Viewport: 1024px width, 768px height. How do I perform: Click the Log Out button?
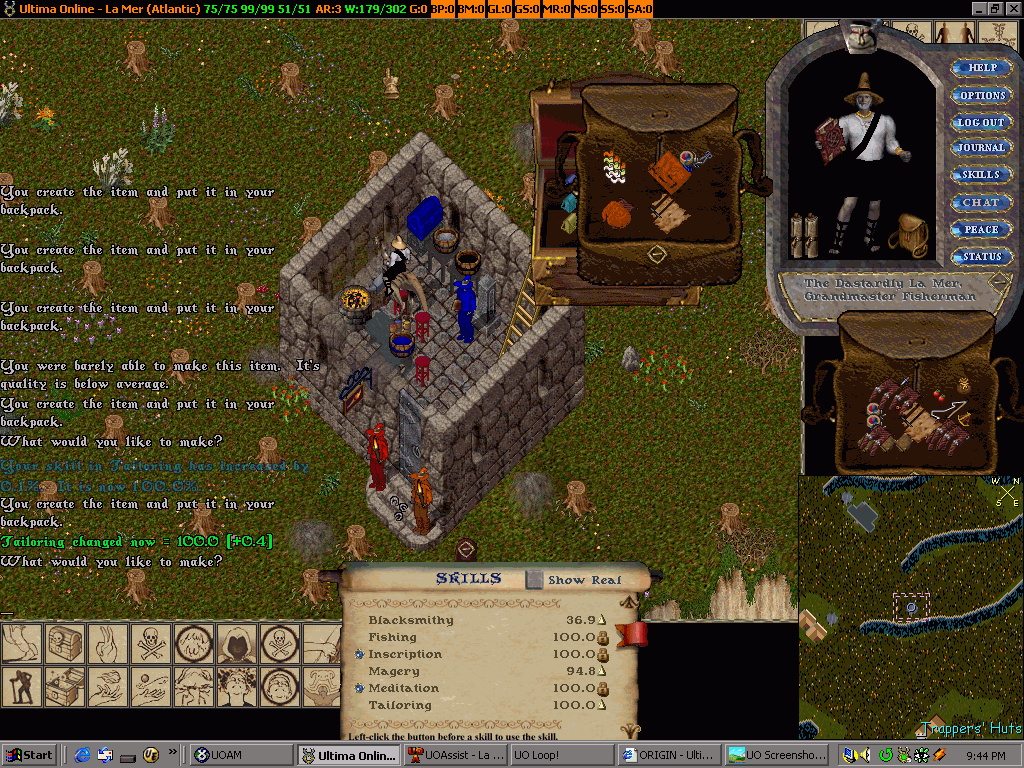click(x=981, y=122)
